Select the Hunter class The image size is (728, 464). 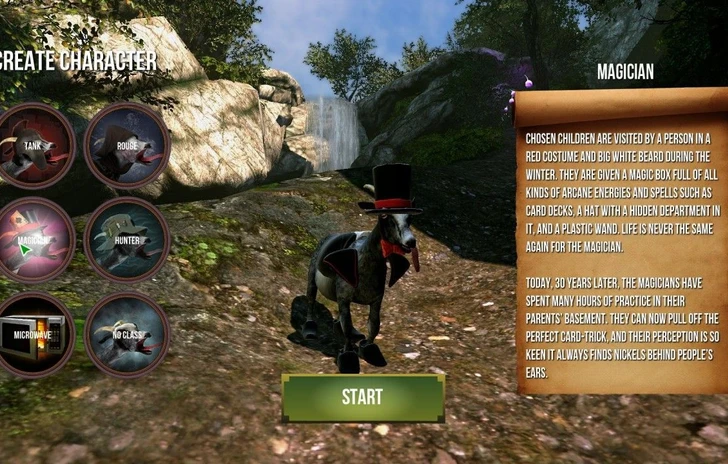127,240
